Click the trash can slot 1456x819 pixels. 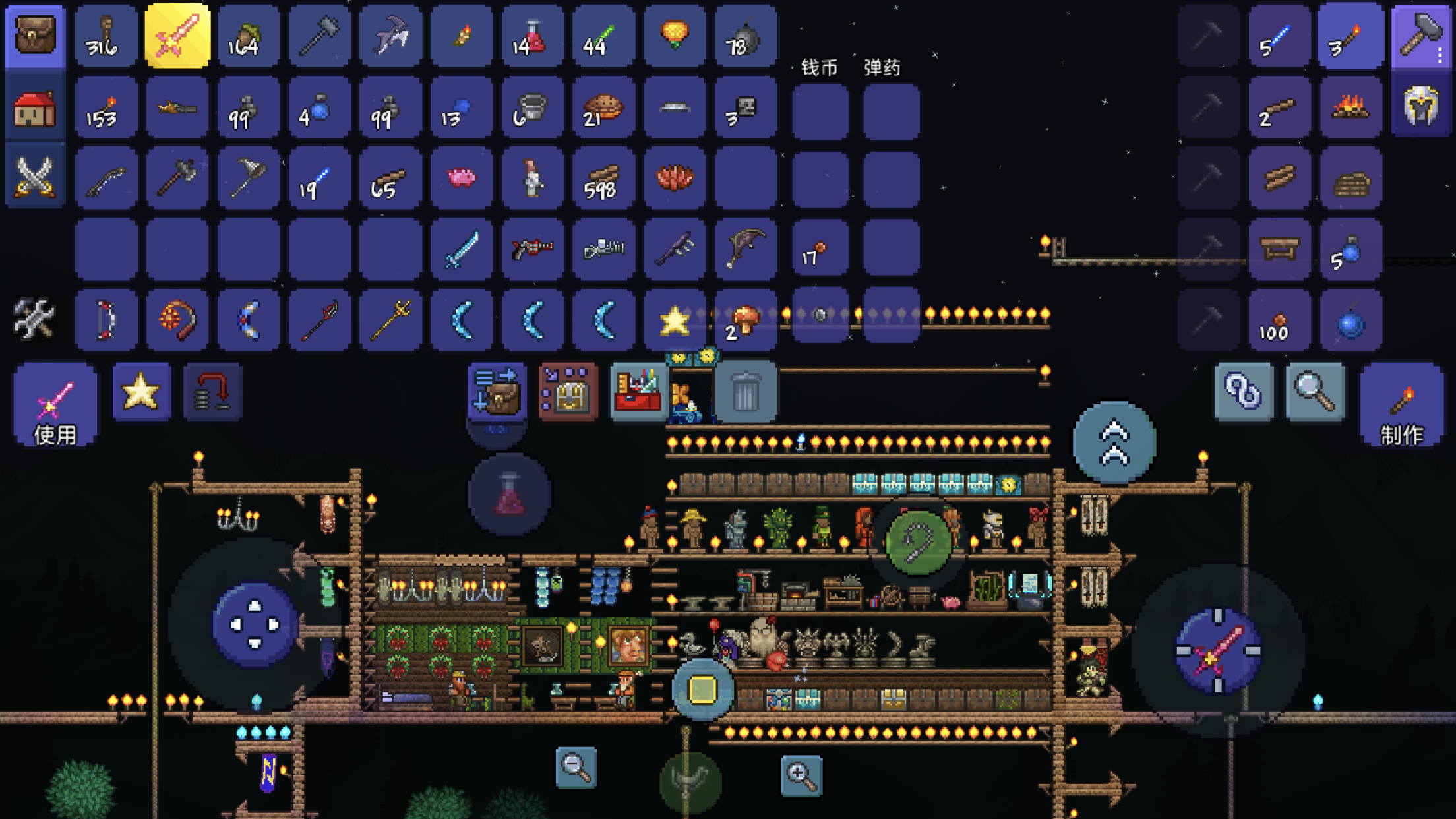tap(745, 392)
